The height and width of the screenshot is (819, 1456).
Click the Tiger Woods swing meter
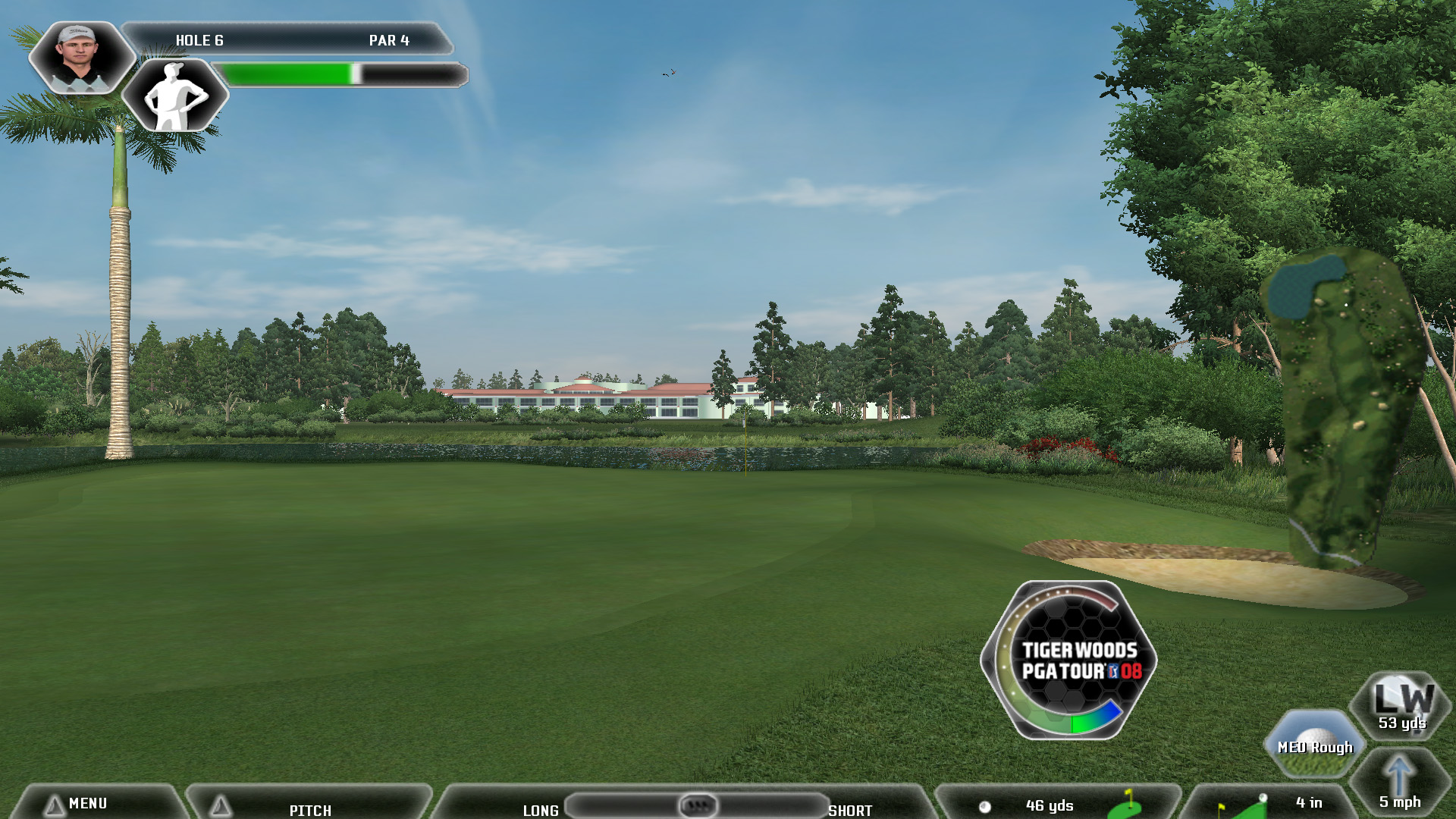(x=1069, y=660)
